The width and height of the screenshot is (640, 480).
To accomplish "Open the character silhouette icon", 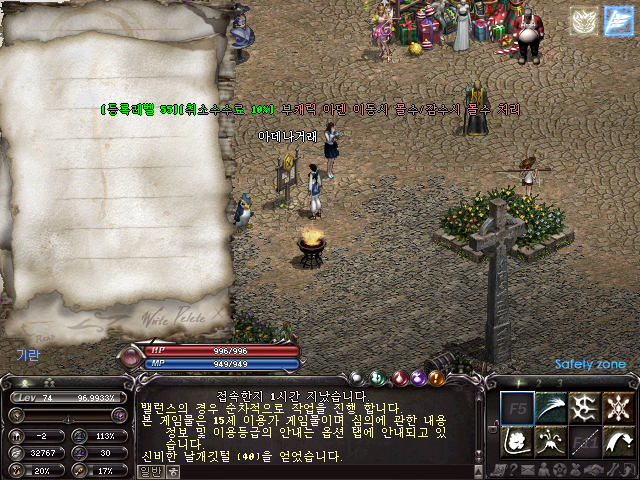I will click(543, 468).
